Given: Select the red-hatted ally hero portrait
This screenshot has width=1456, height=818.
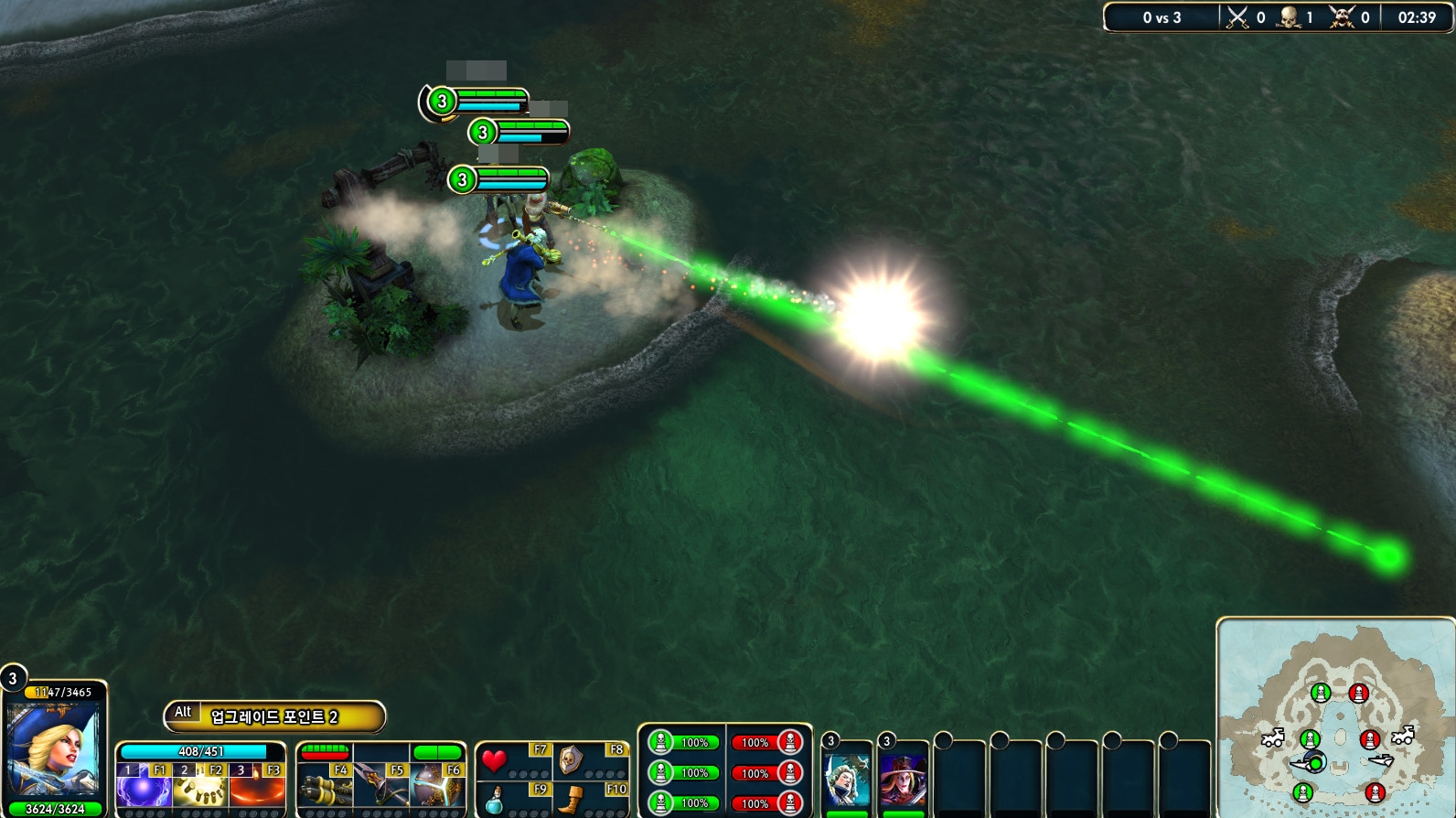Looking at the screenshot, I should coord(904,779).
